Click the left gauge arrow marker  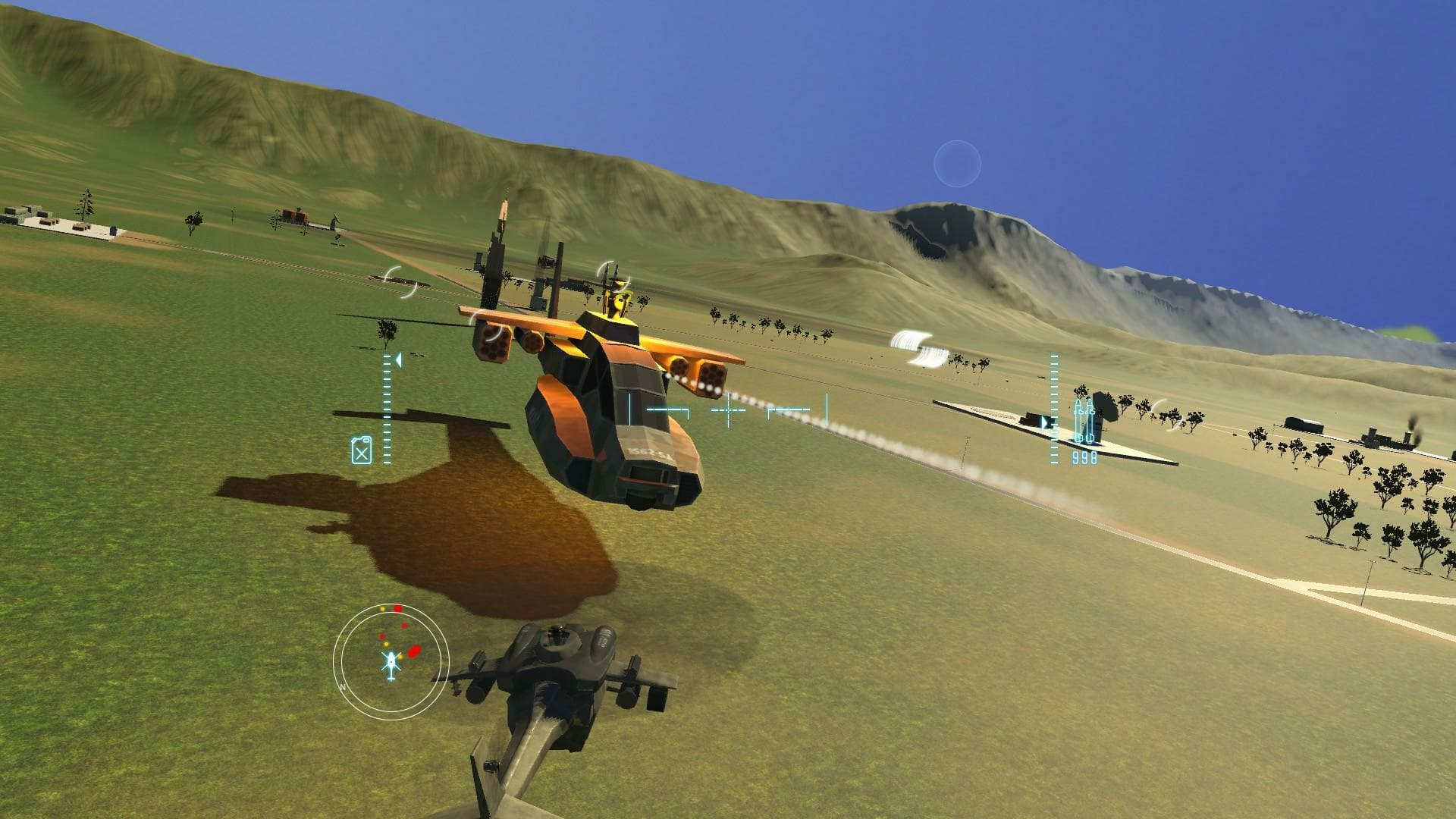point(399,361)
